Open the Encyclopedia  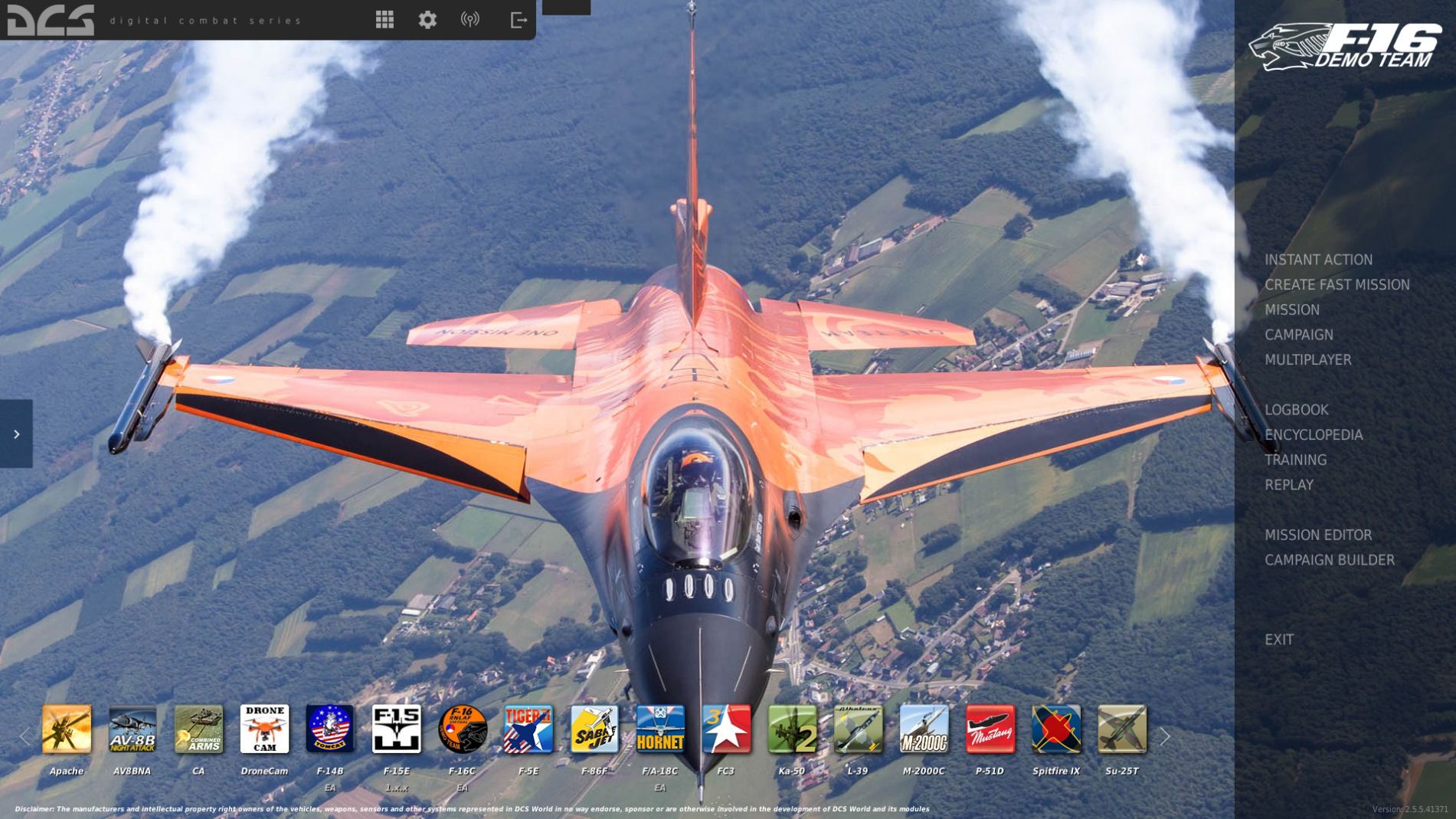[x=1313, y=435]
